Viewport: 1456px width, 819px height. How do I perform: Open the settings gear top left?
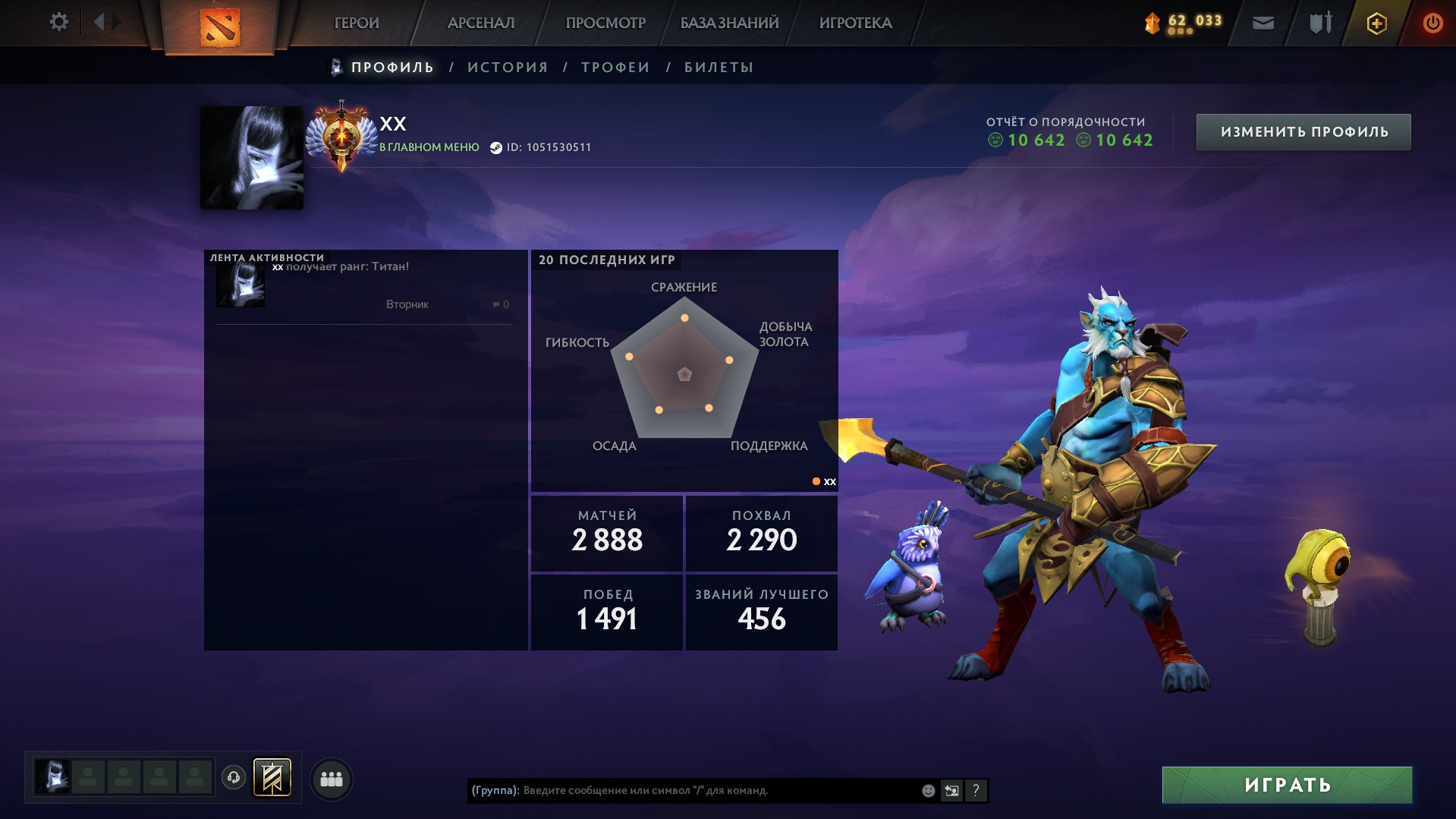pyautogui.click(x=58, y=22)
